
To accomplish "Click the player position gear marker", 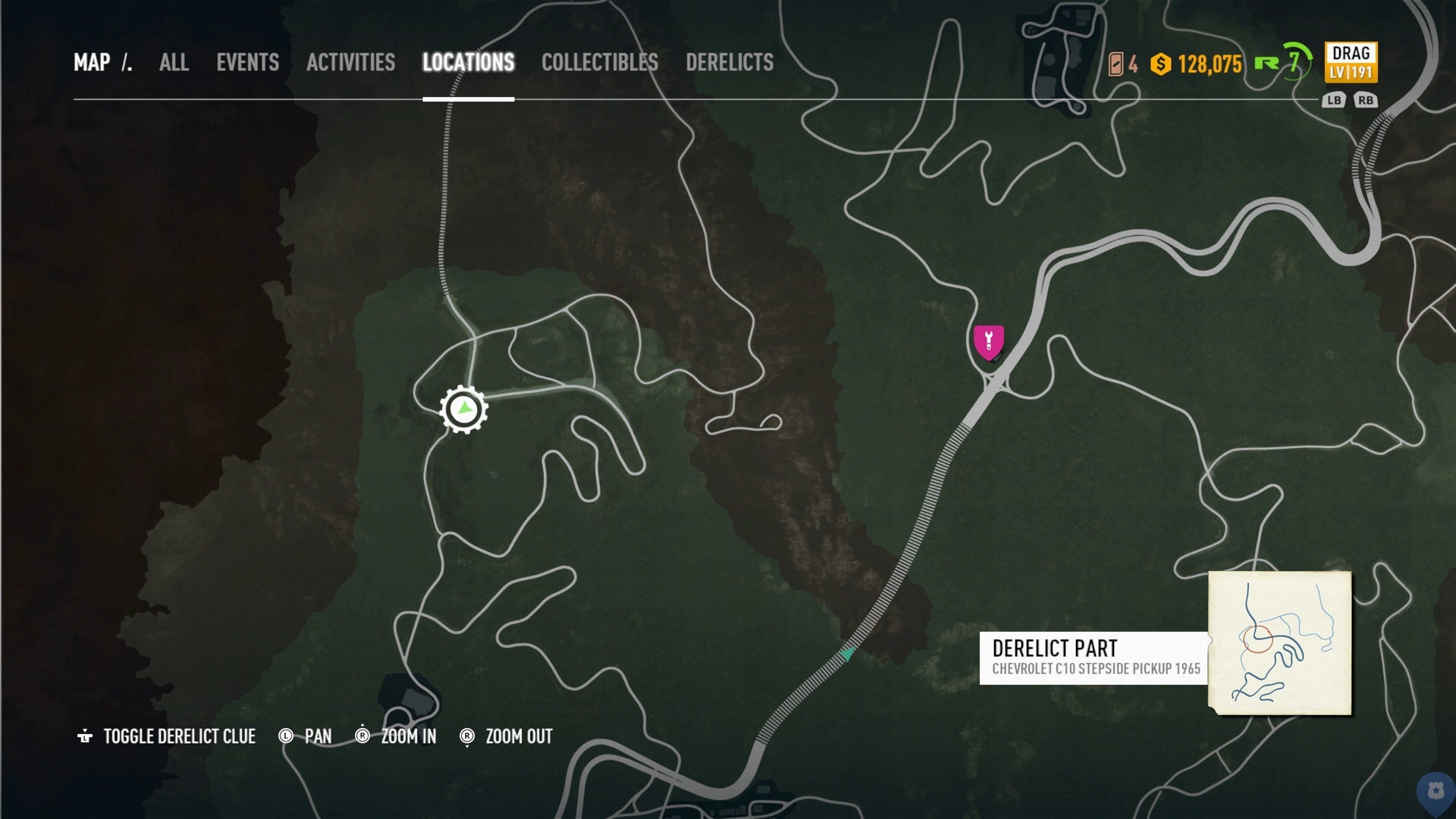I will tap(464, 409).
